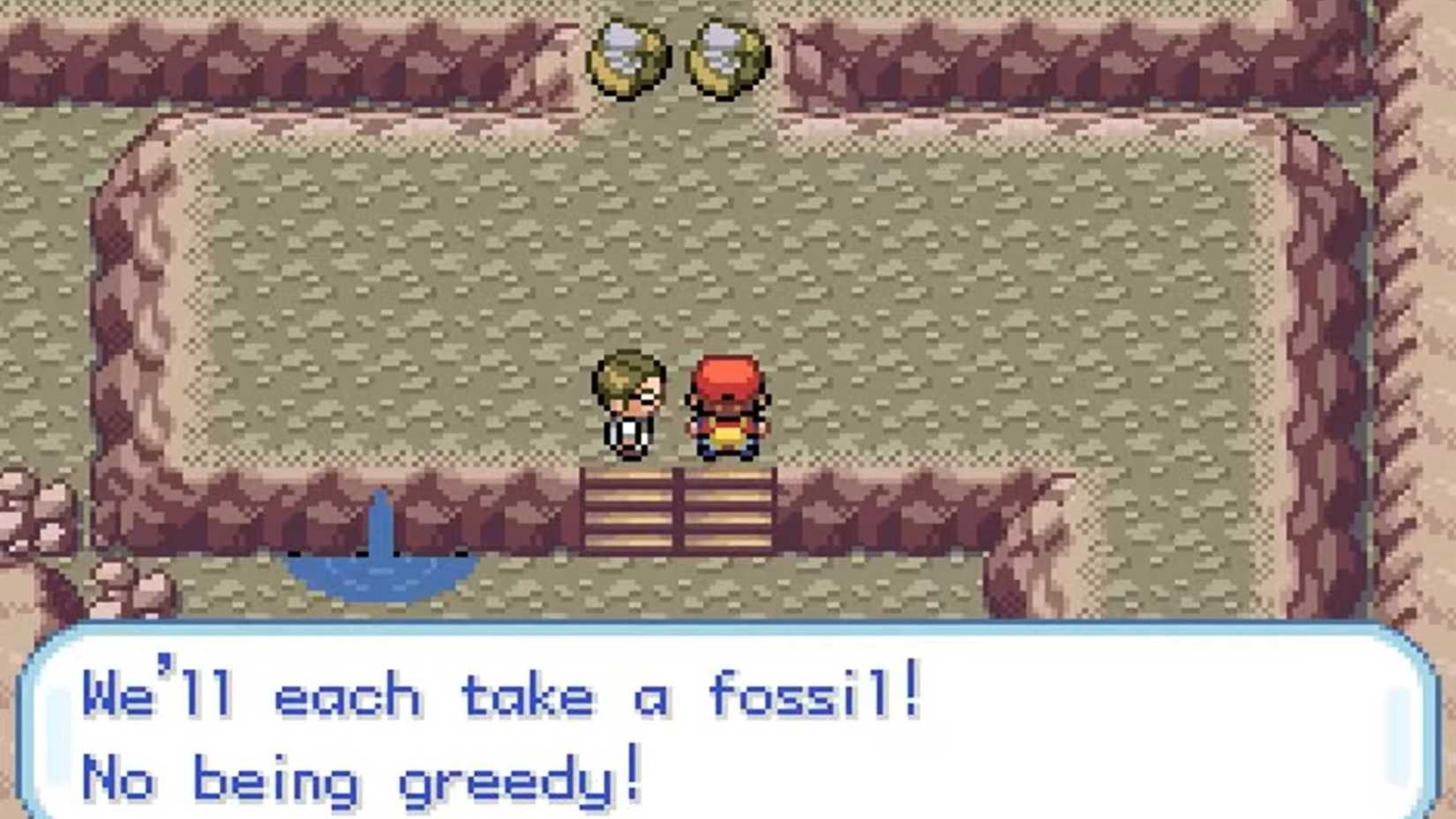1456x819 pixels.
Task: Click the blue rounded dialogue box border
Action: click(728, 628)
